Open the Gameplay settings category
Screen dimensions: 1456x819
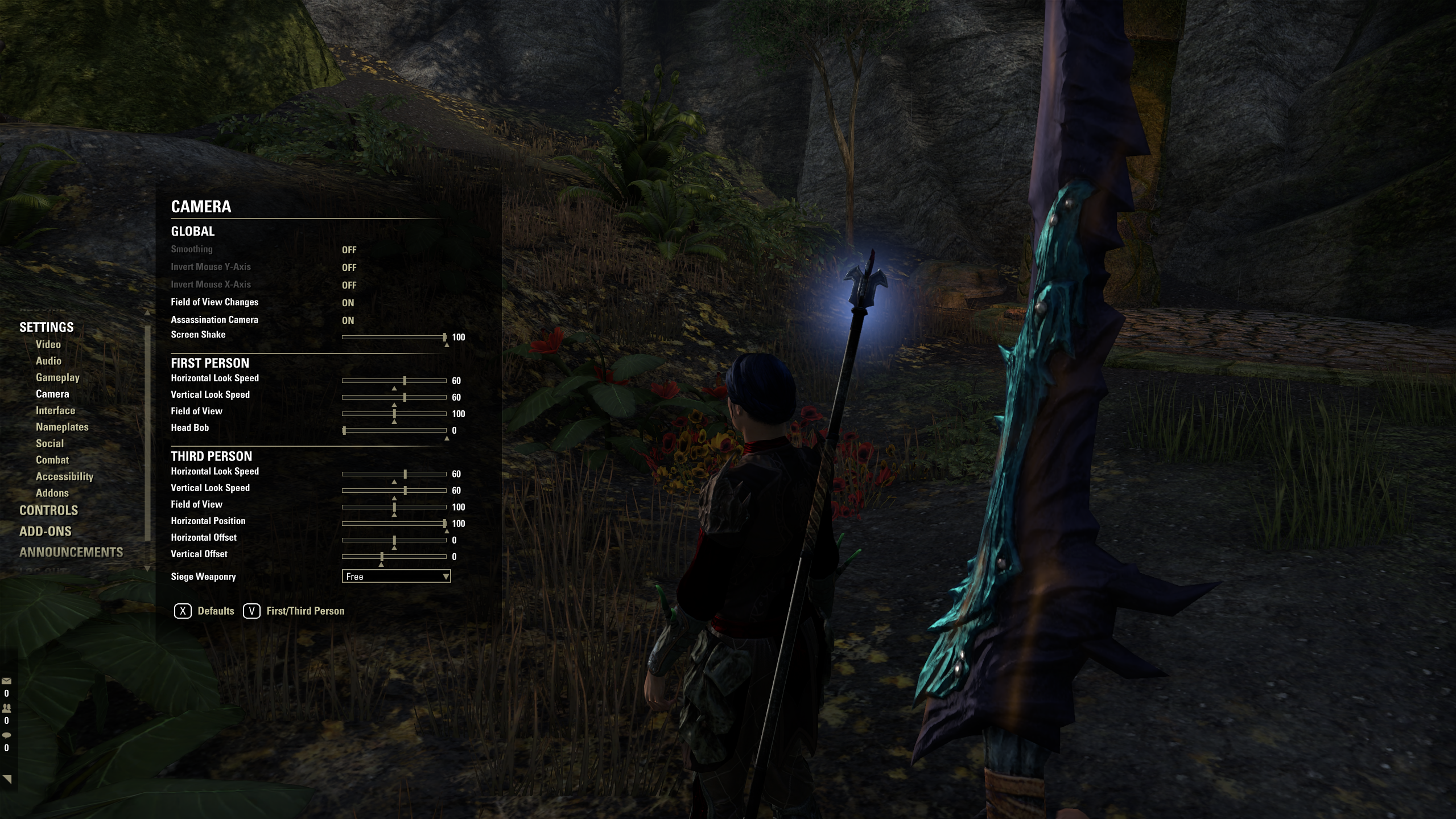[x=57, y=377]
